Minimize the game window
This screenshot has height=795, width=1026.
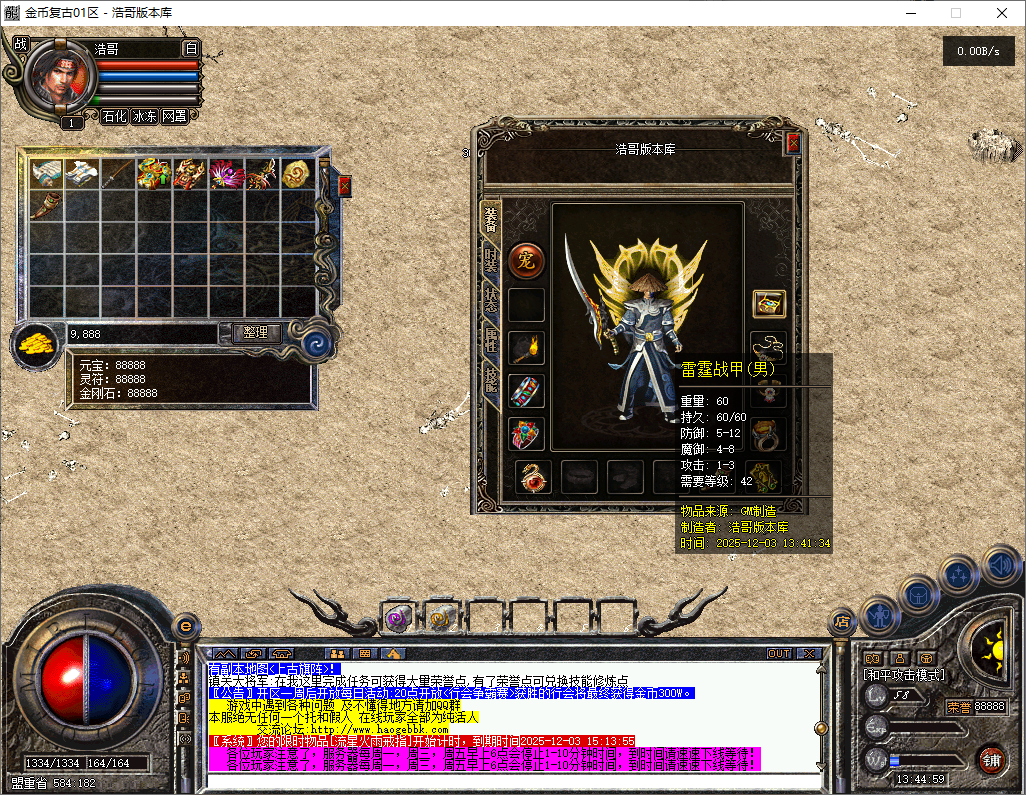tap(909, 14)
